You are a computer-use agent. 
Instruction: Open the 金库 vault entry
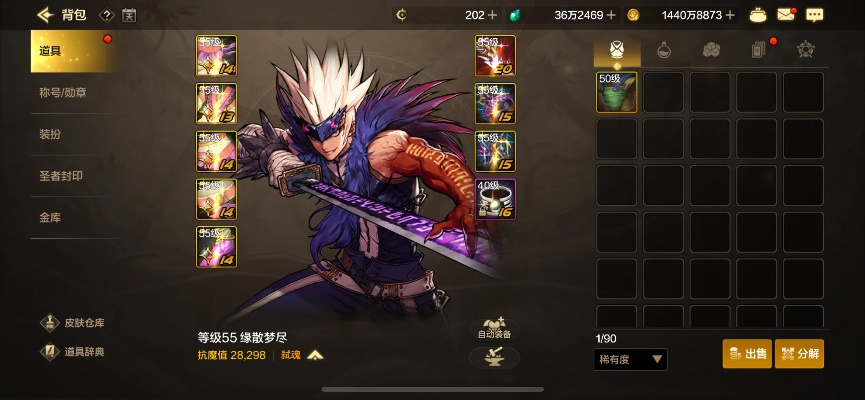(50, 216)
